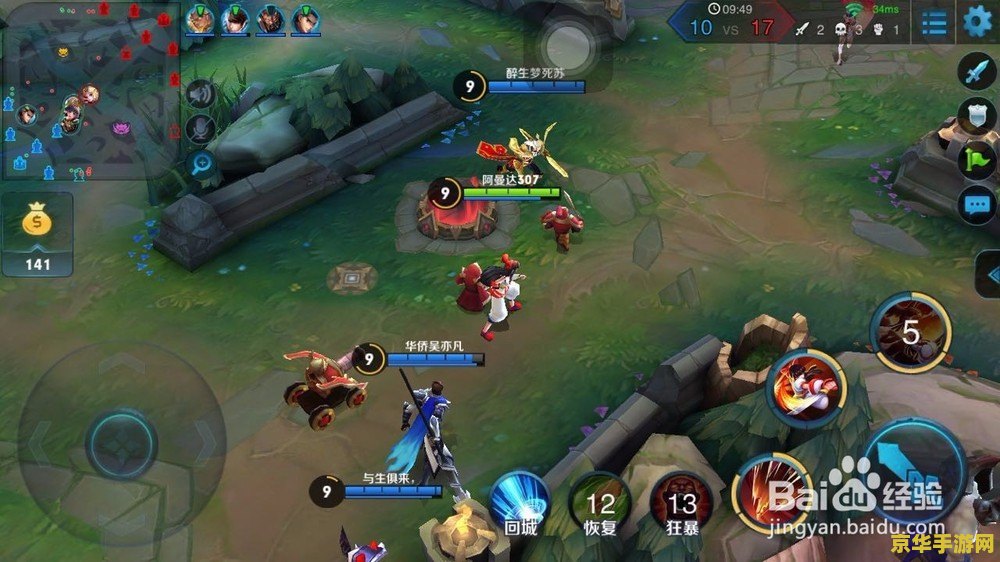1000x562 pixels.
Task: Show the scoreboard list panel
Action: [935, 22]
